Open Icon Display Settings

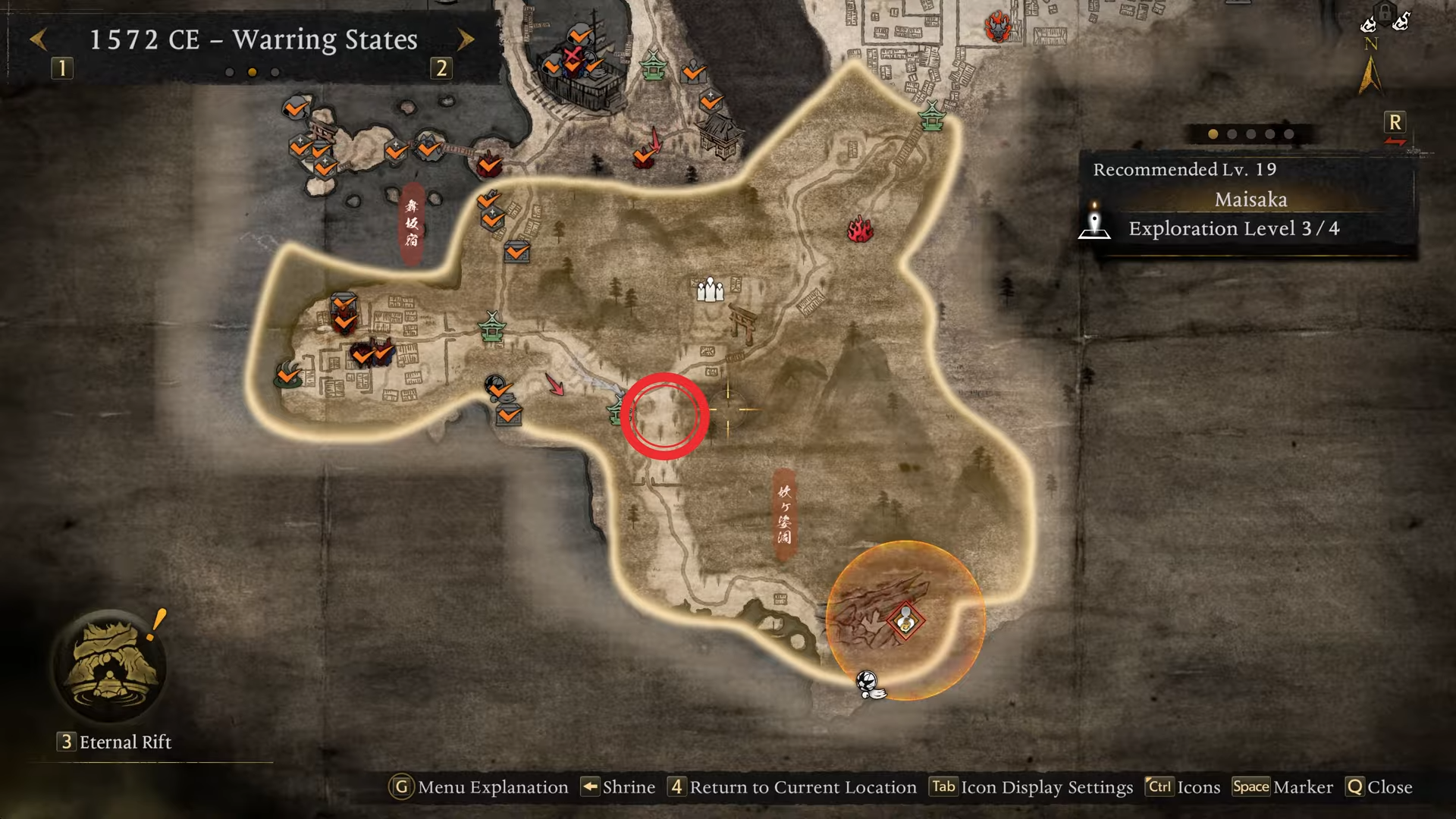coord(1031,787)
